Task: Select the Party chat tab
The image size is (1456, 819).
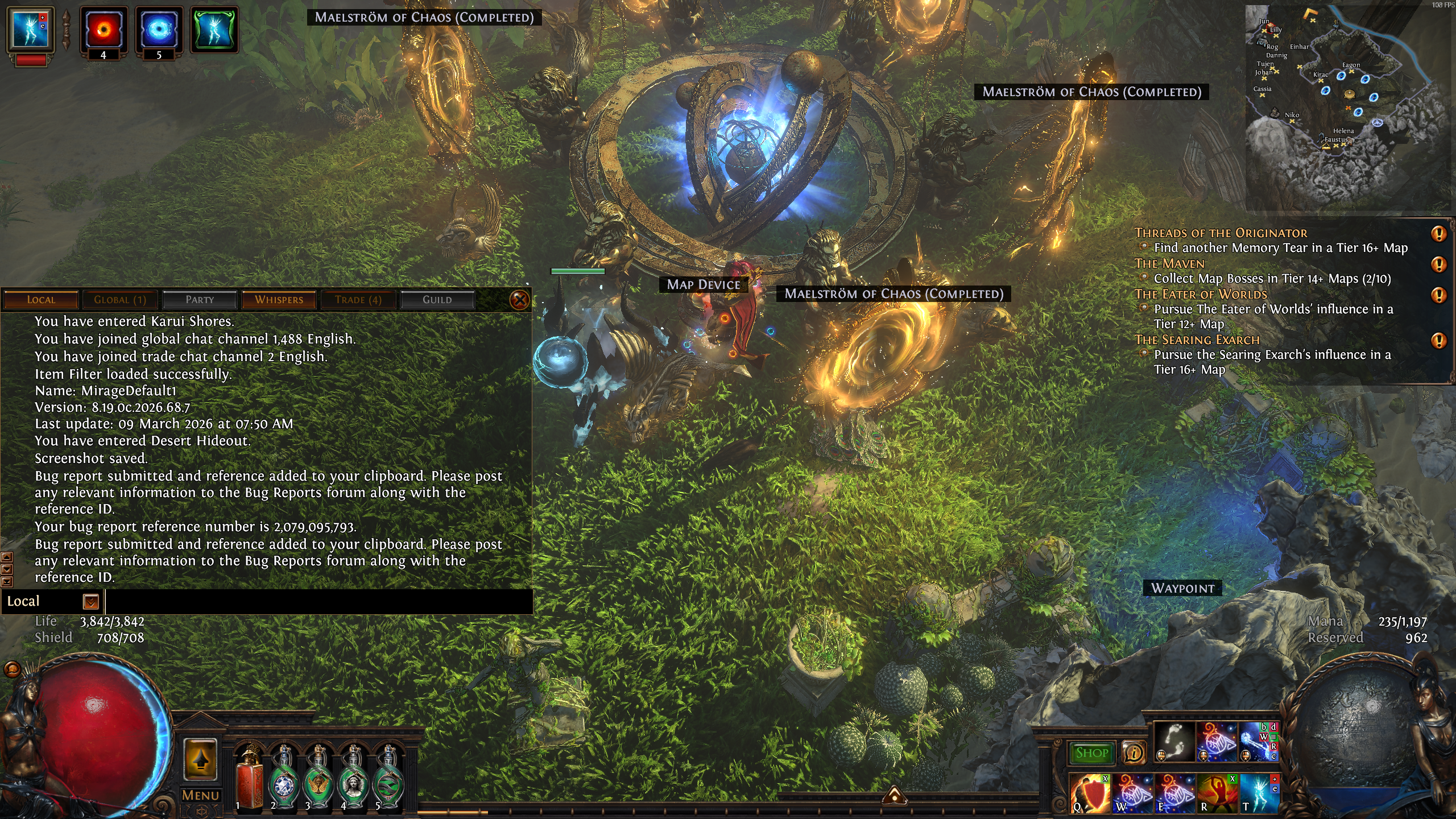Action: (x=200, y=300)
